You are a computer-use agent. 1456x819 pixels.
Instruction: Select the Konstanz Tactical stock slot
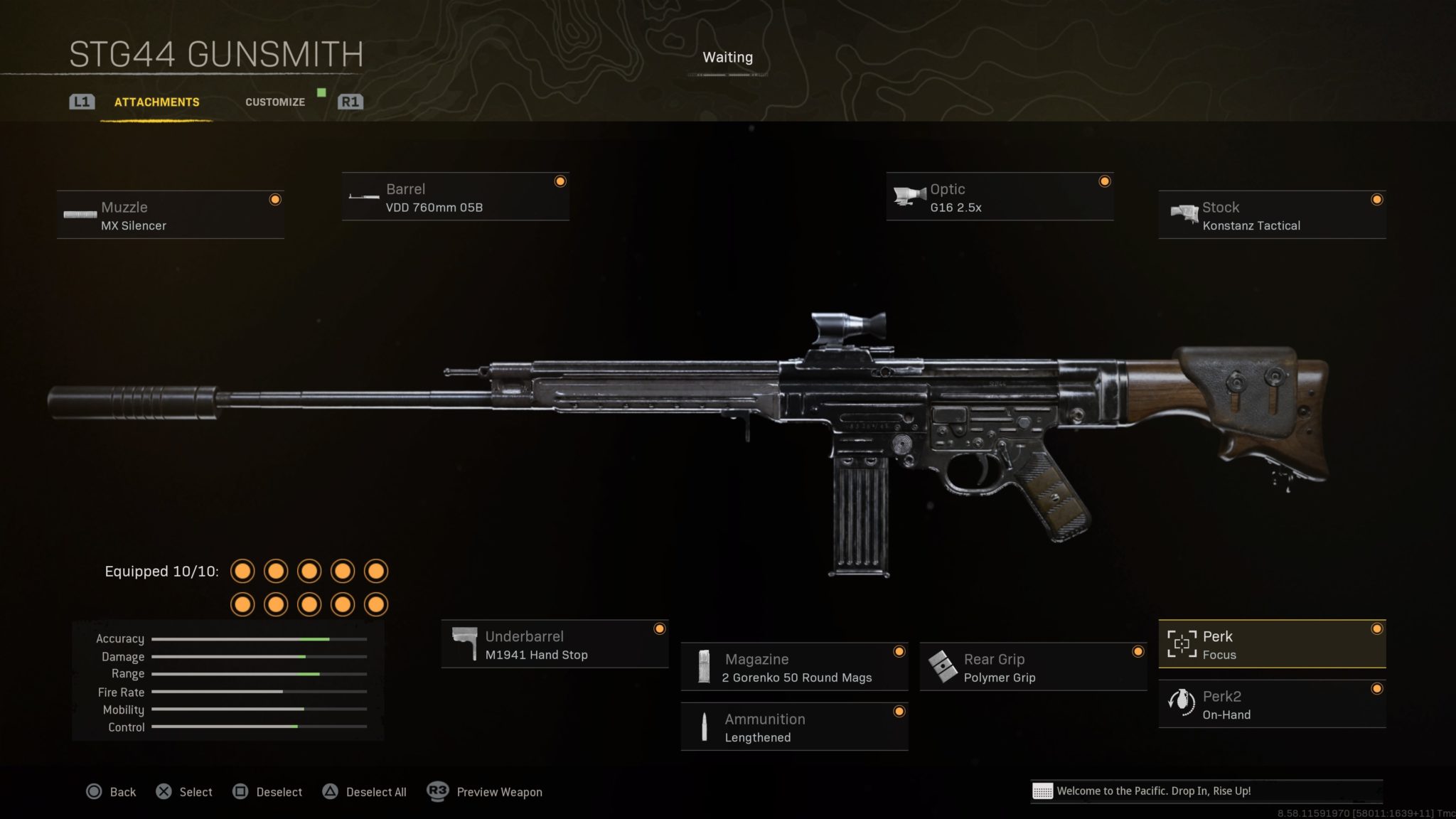point(1273,215)
